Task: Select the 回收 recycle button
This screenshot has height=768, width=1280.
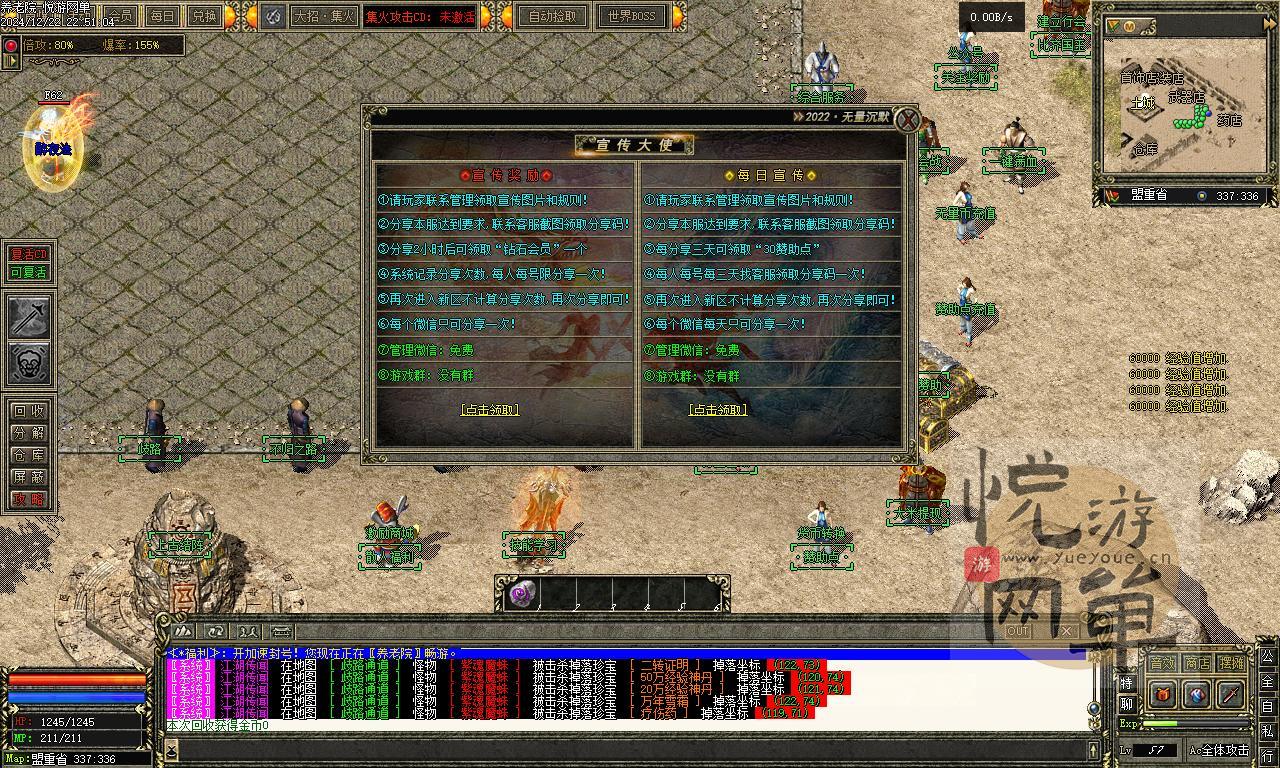Action: pyautogui.click(x=28, y=411)
